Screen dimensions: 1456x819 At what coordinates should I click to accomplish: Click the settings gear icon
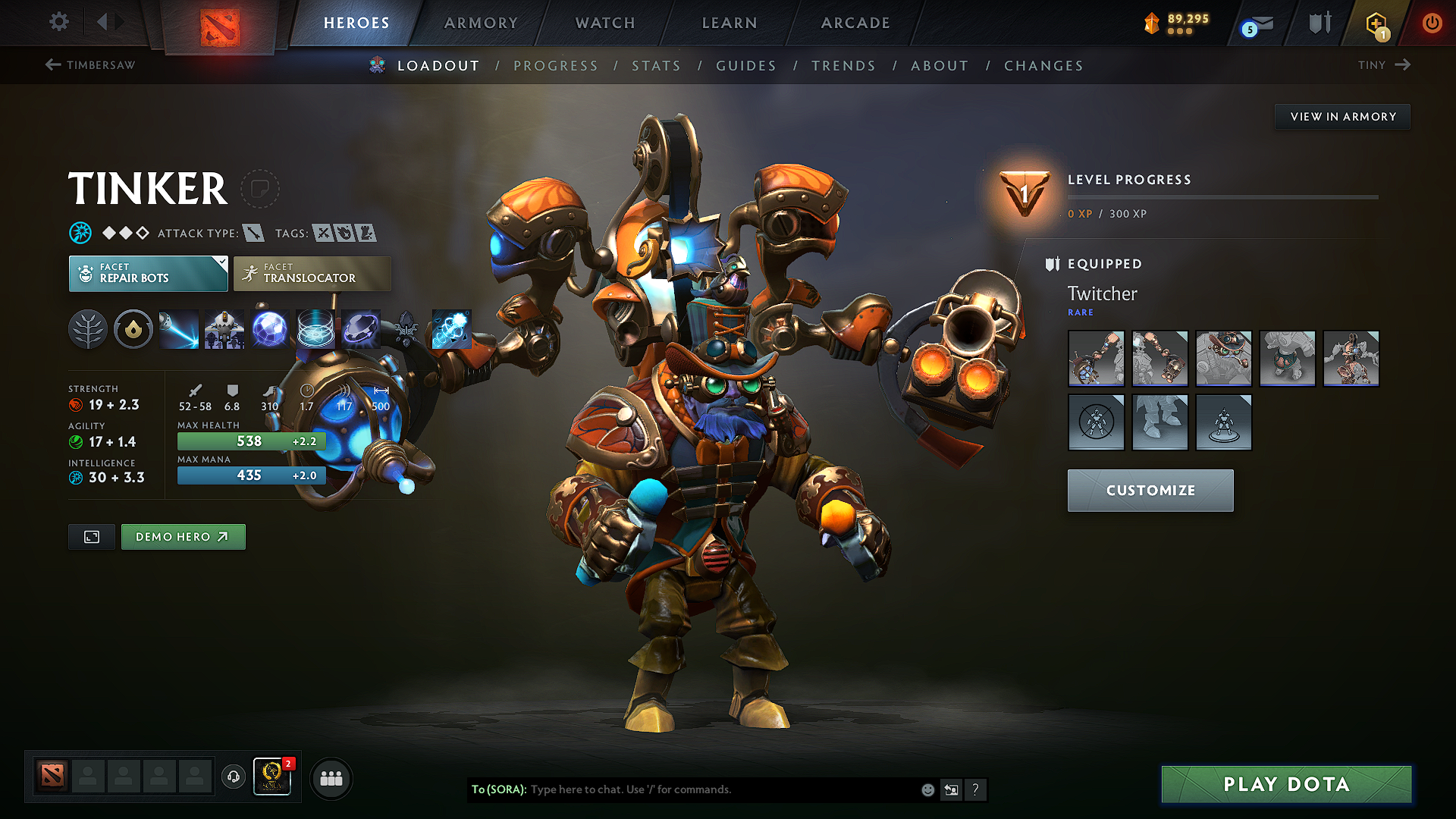pos(58,22)
